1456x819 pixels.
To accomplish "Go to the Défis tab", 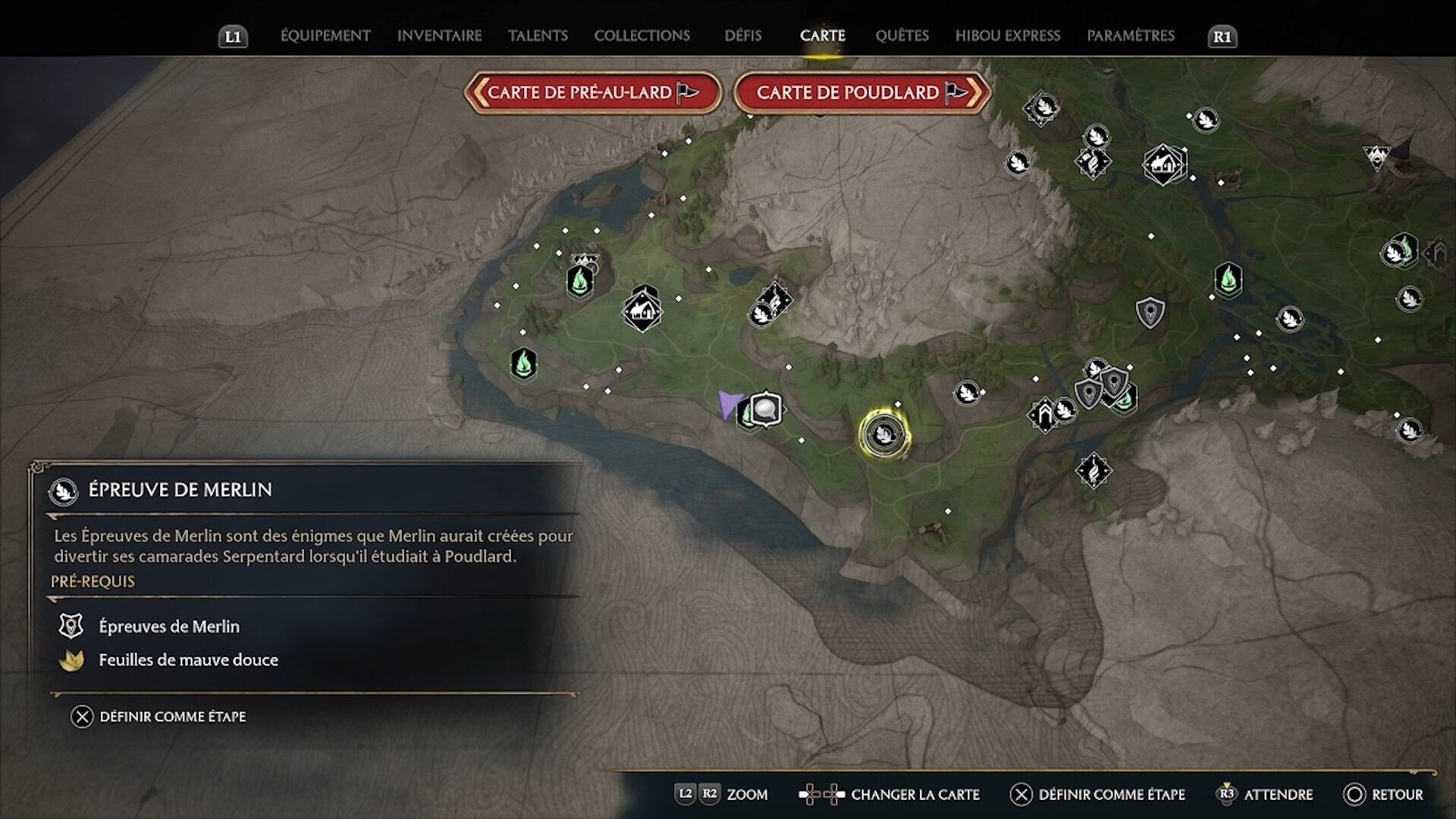I will (742, 36).
